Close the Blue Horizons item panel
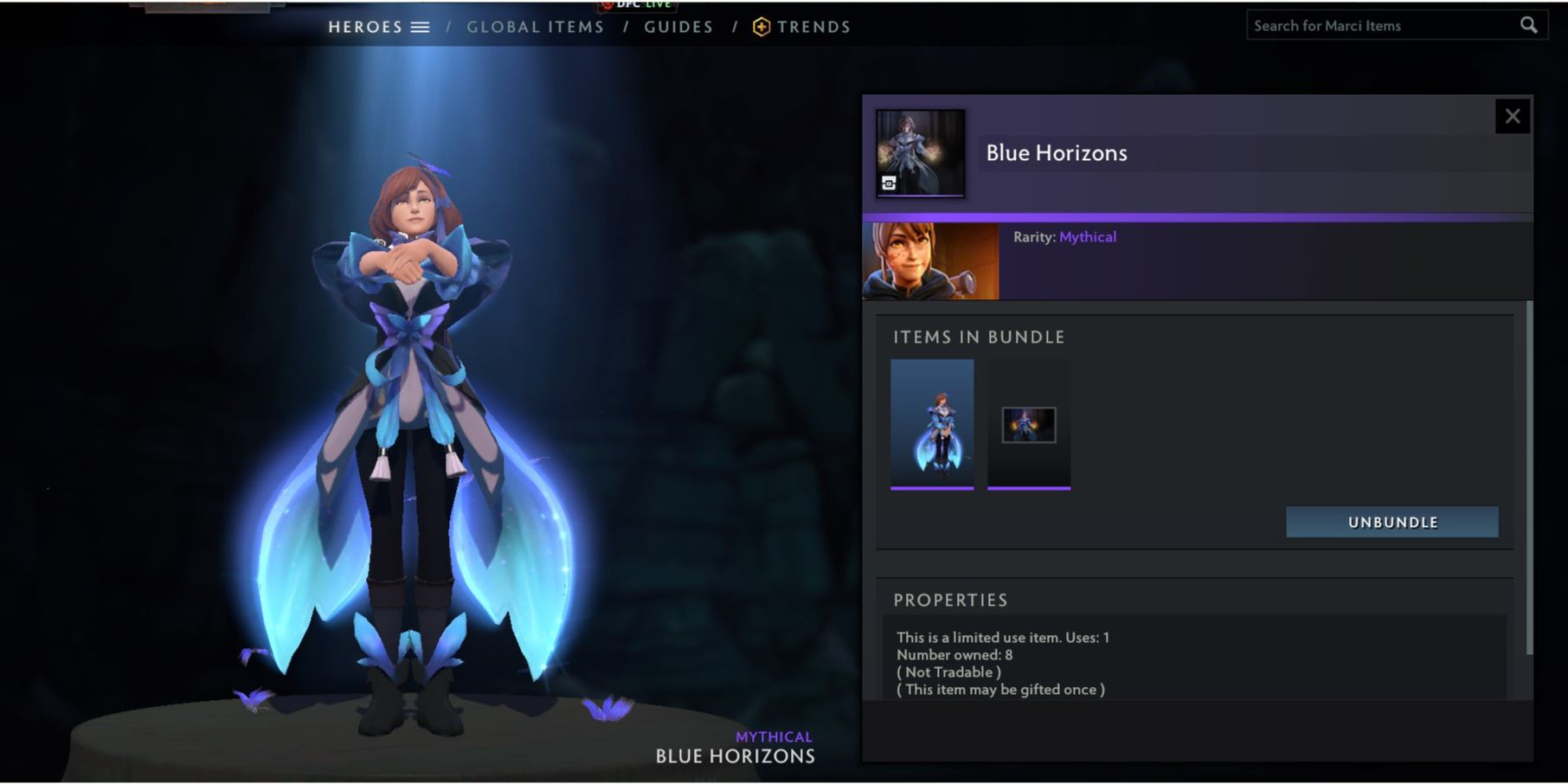 click(1513, 115)
